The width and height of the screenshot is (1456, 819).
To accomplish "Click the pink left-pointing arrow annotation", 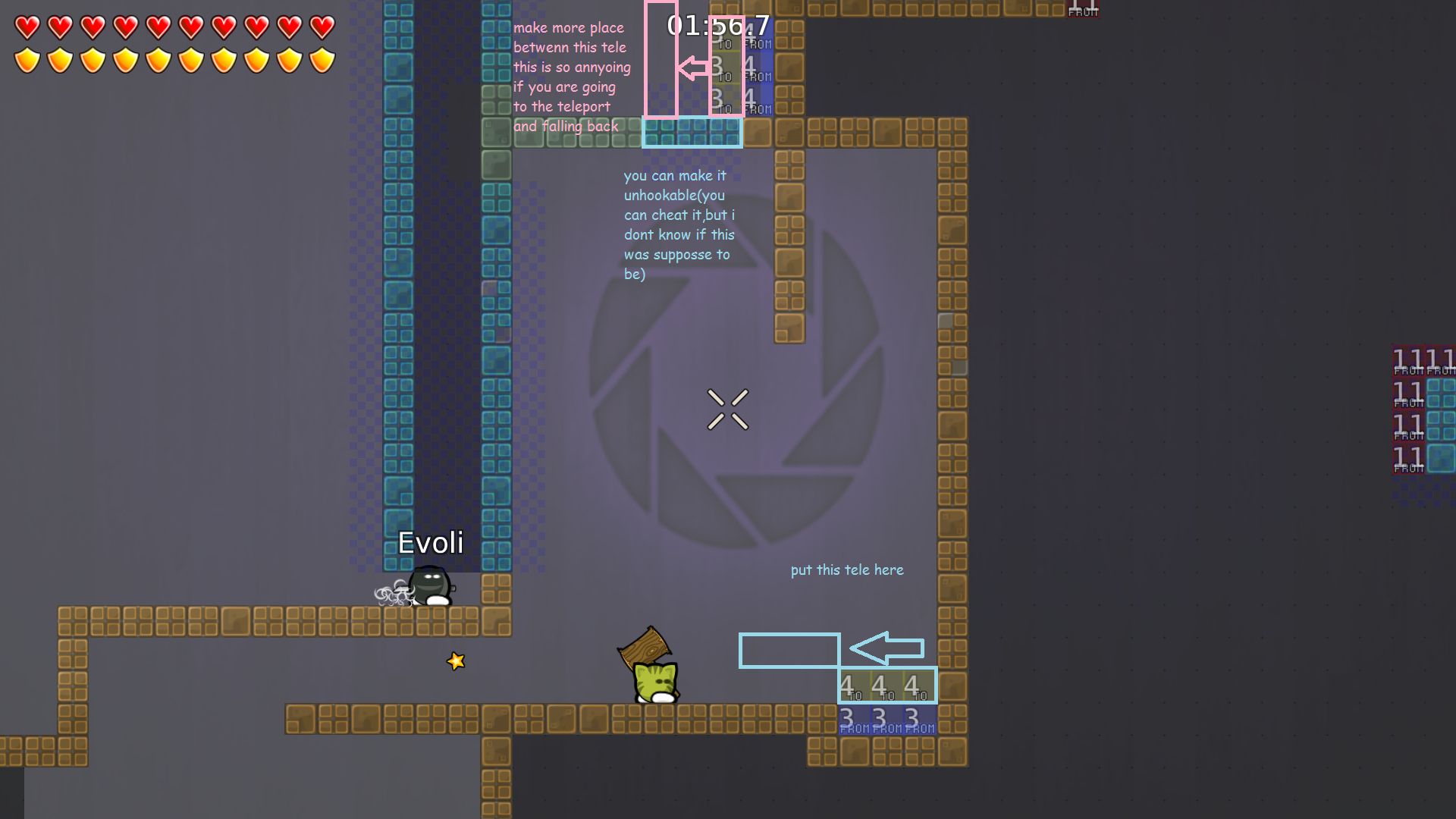I will [692, 68].
